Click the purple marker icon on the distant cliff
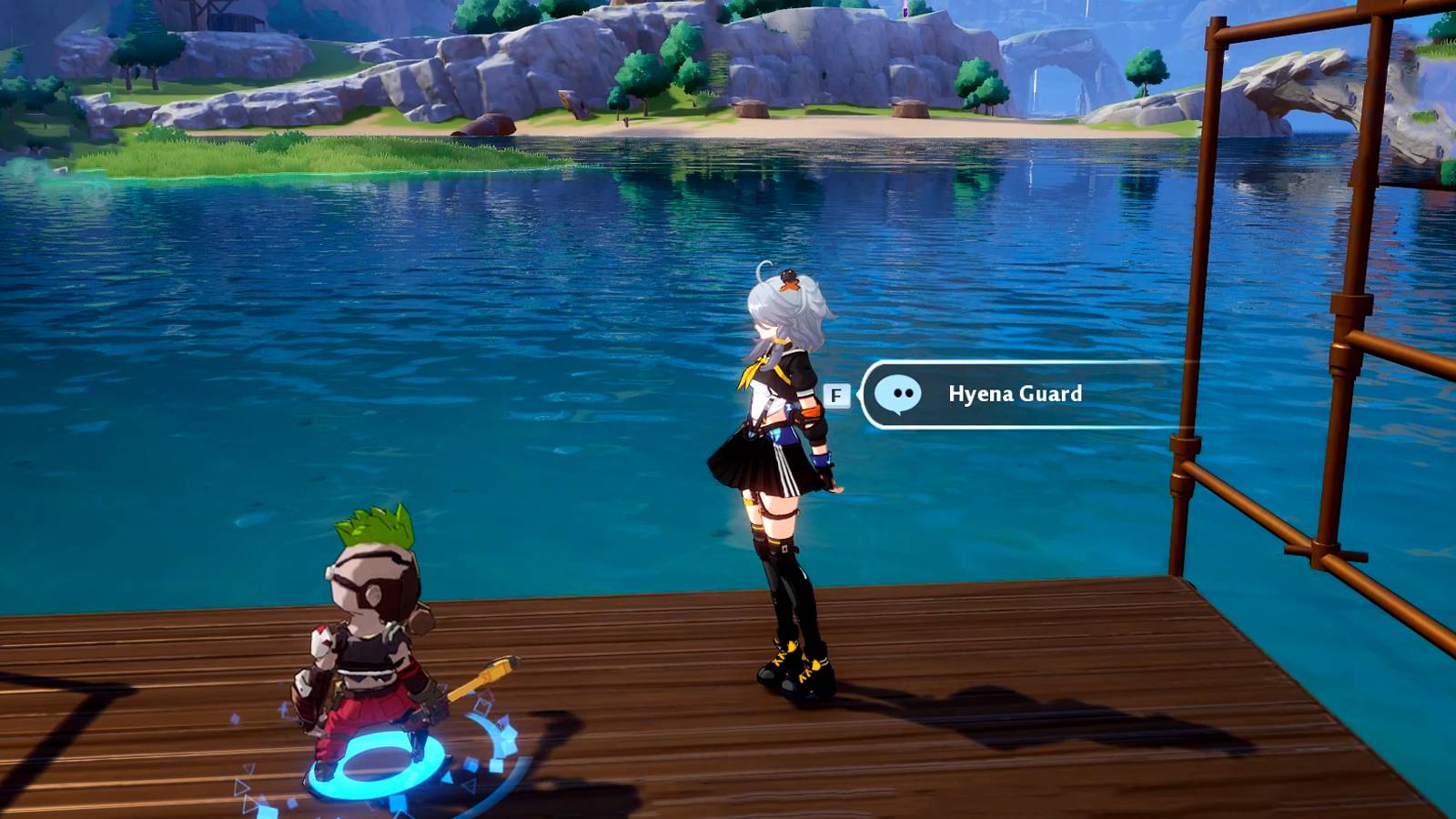 point(905,13)
